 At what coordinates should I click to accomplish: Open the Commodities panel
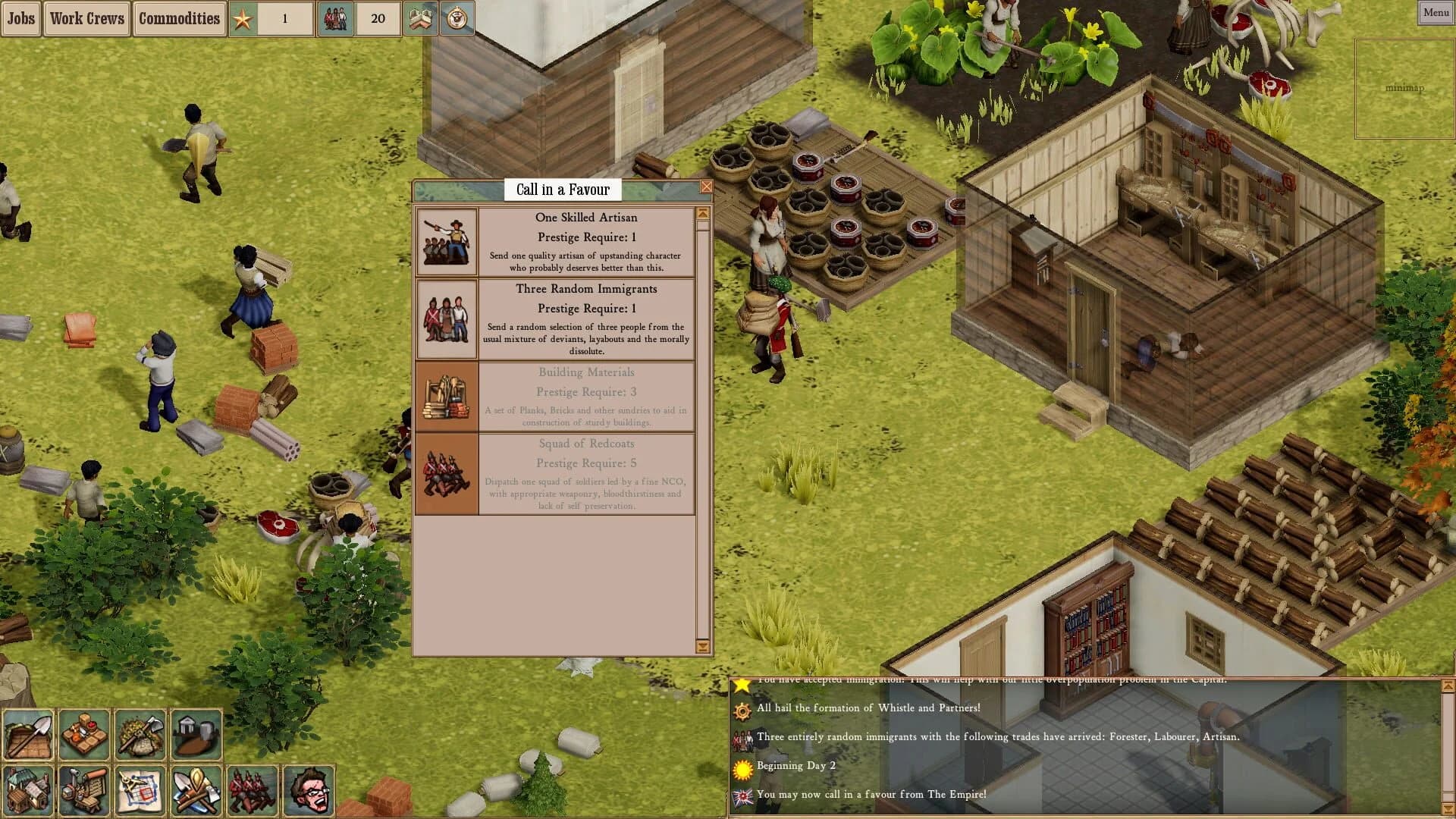[179, 18]
